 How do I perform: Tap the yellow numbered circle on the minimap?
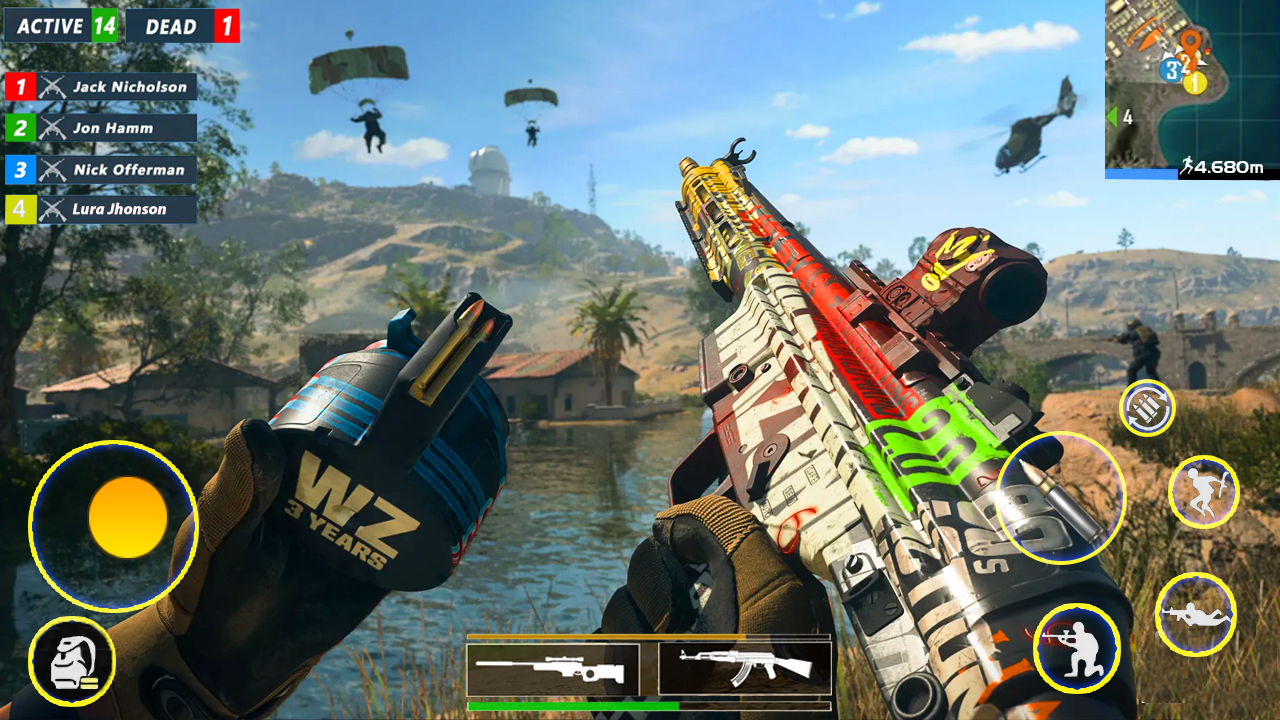coord(1193,83)
